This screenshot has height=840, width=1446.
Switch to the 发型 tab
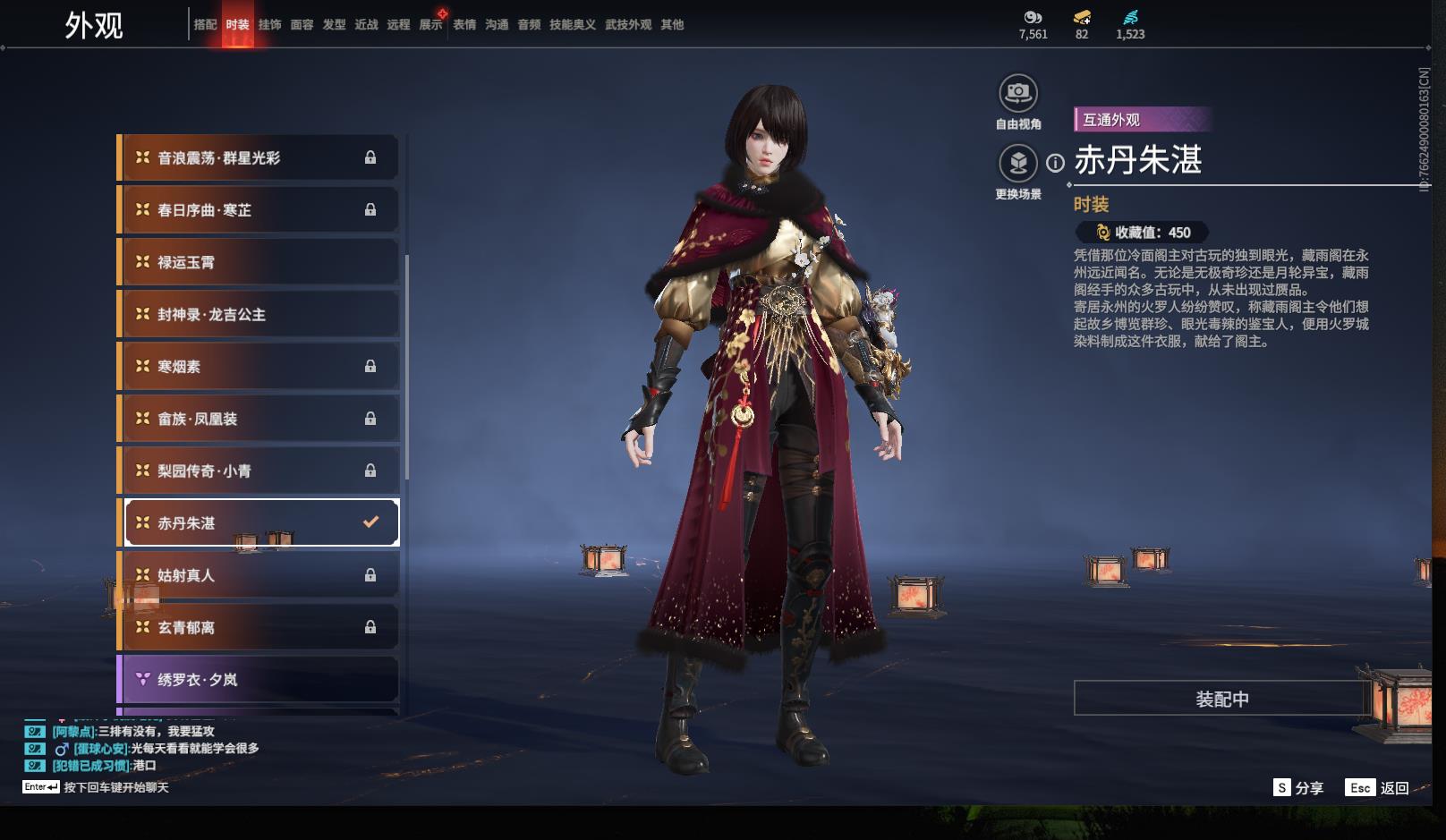tap(334, 25)
